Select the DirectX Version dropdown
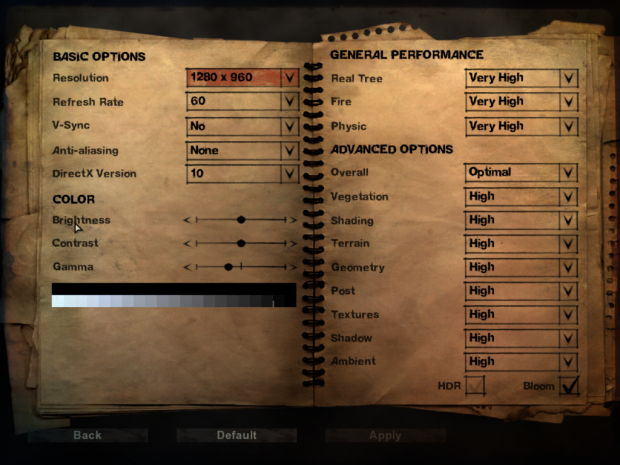This screenshot has height=465, width=620. click(242, 174)
